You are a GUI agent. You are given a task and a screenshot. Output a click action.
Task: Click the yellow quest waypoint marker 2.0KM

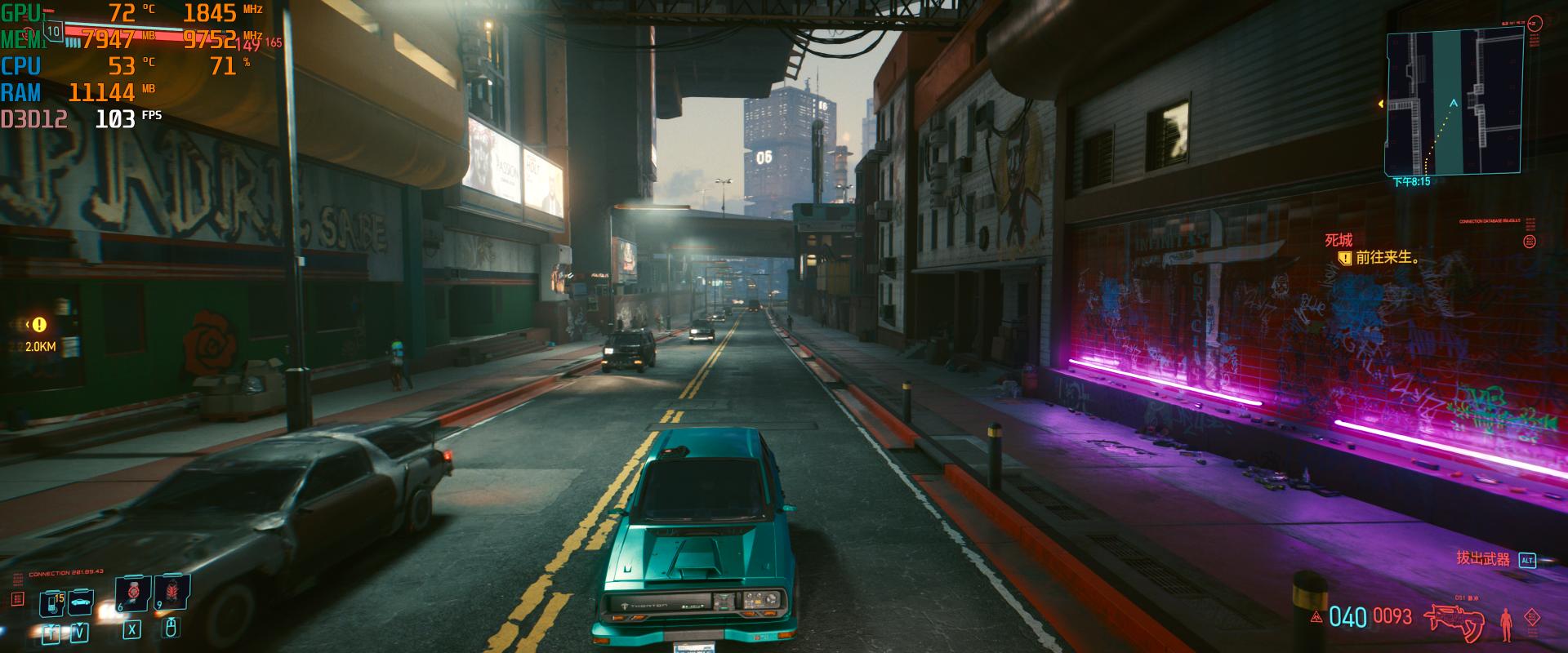(39, 325)
